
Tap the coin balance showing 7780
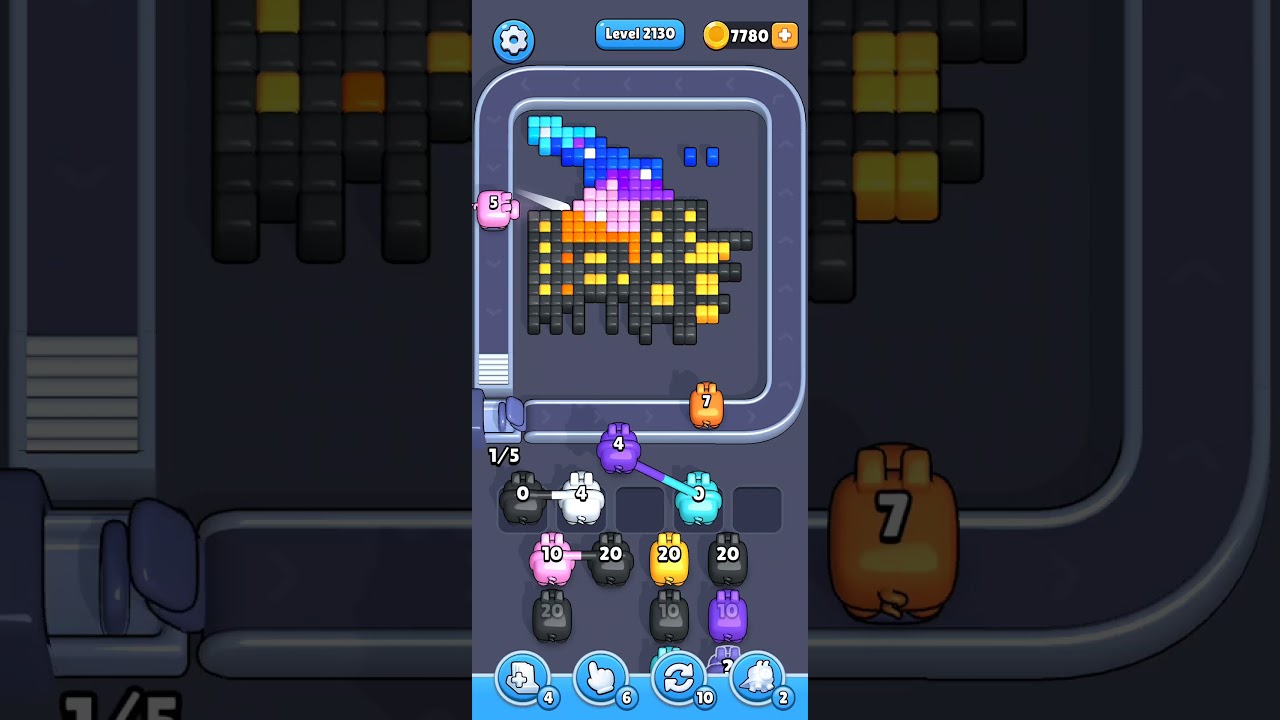point(748,35)
